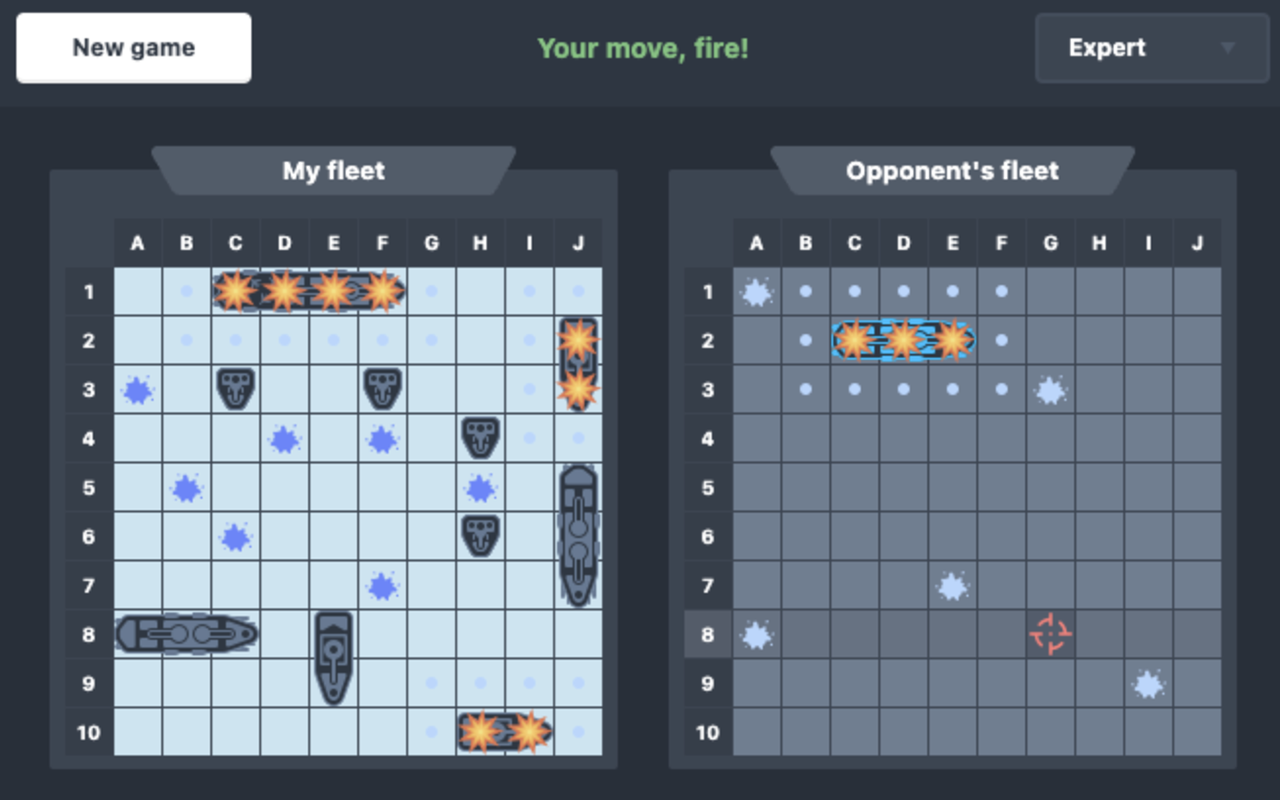Viewport: 1280px width, 800px height.
Task: Click the Opponent's fleet title banner
Action: tap(951, 171)
